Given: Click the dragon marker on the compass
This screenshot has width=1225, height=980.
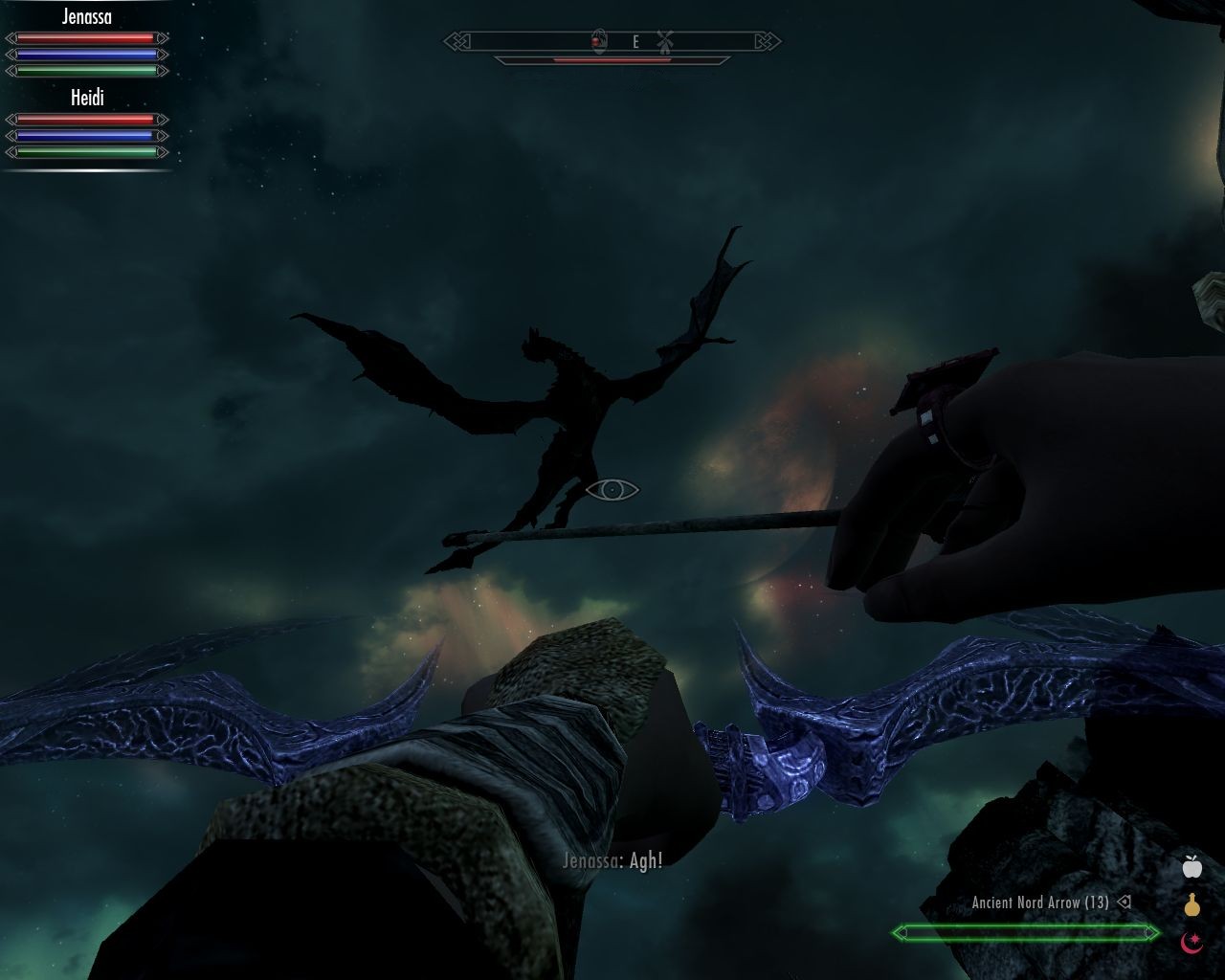Looking at the screenshot, I should click(599, 40).
